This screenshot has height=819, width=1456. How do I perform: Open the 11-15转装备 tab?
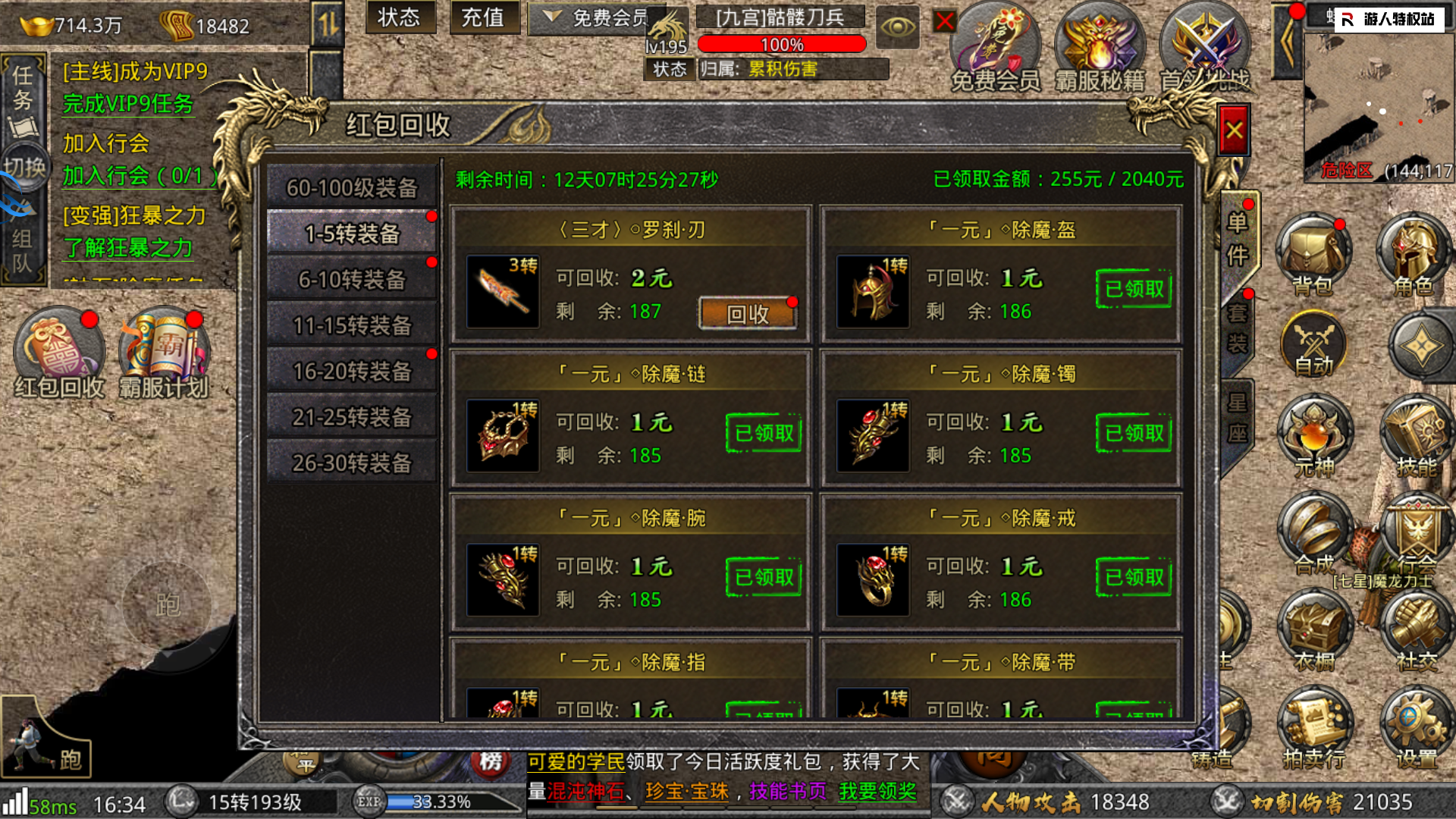(x=352, y=325)
